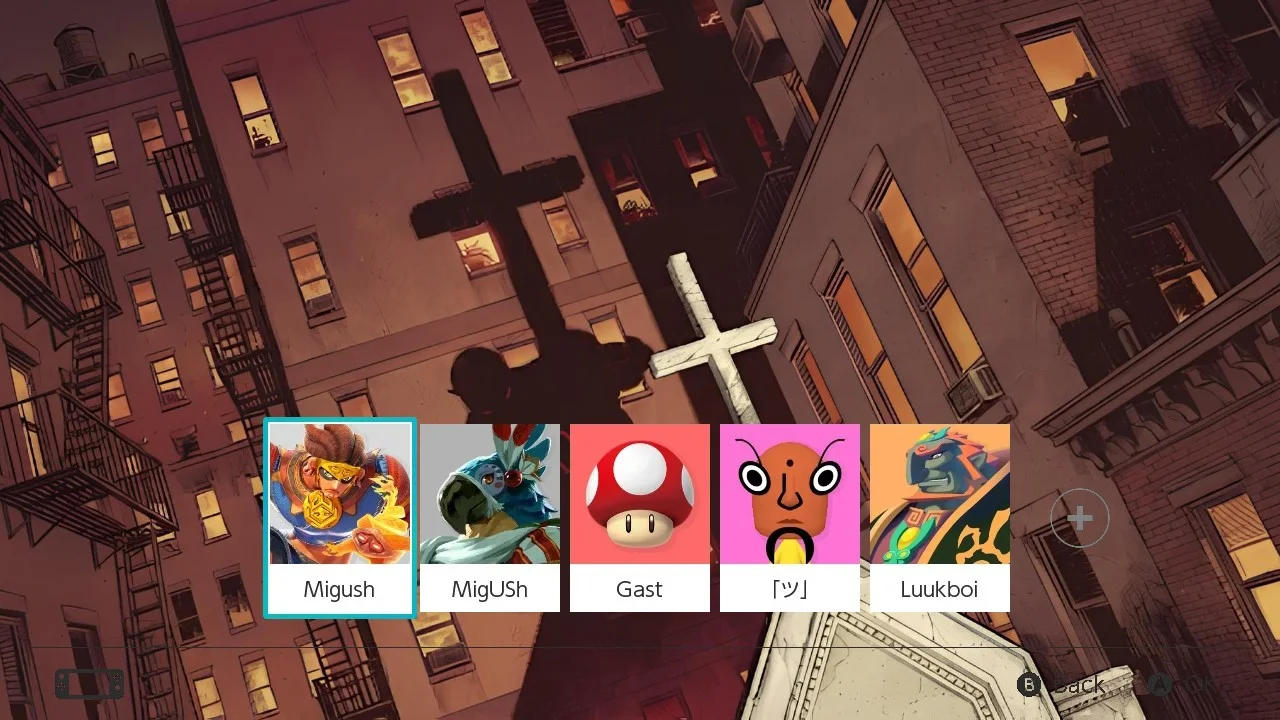Click the handheld console icon bottom left
This screenshot has width=1280, height=720.
point(88,683)
